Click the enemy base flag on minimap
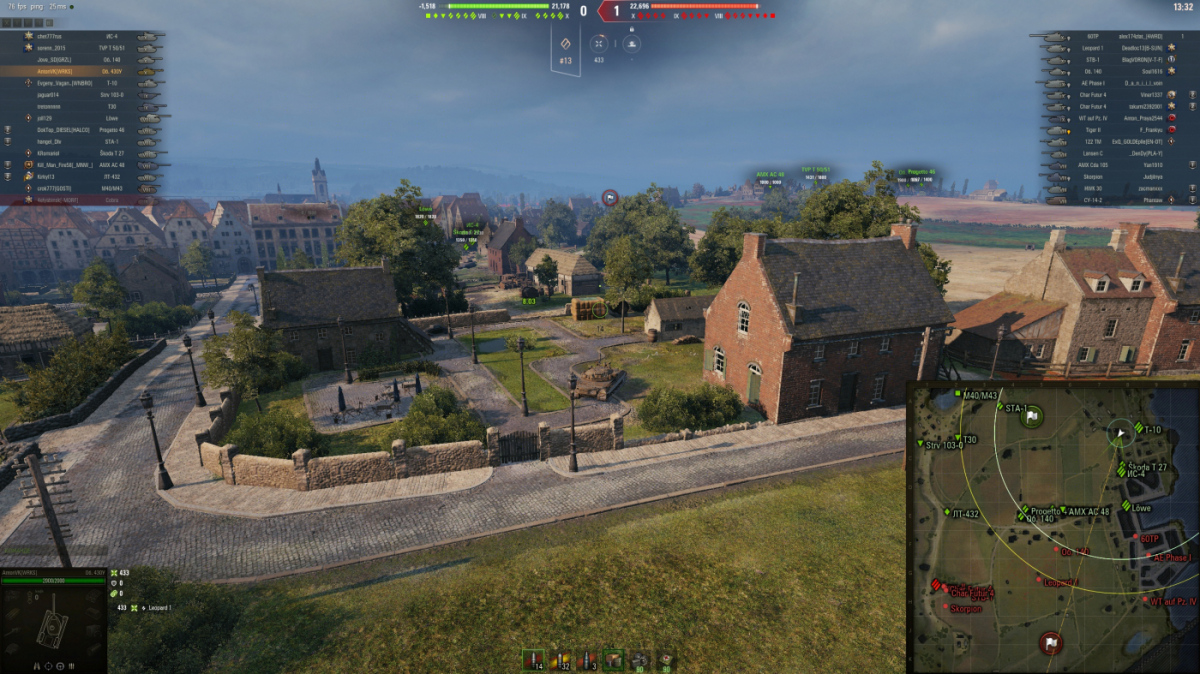1200x674 pixels. click(1051, 642)
